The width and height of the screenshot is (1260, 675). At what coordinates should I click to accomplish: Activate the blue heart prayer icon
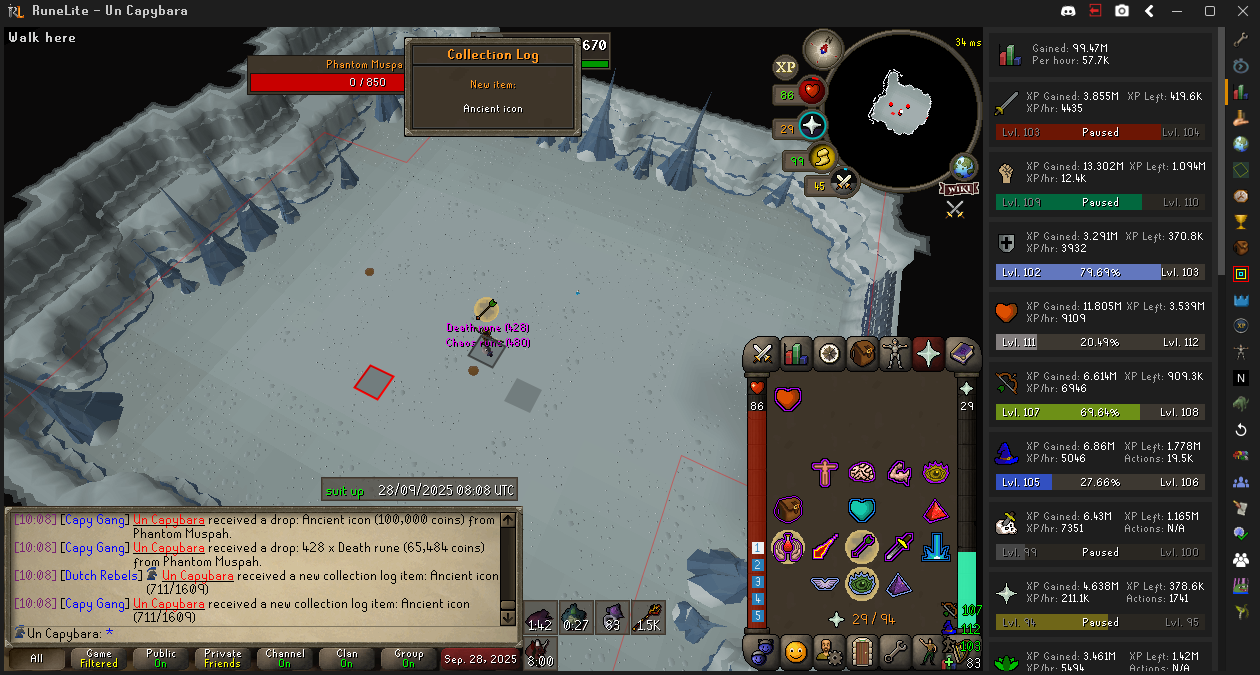[861, 510]
